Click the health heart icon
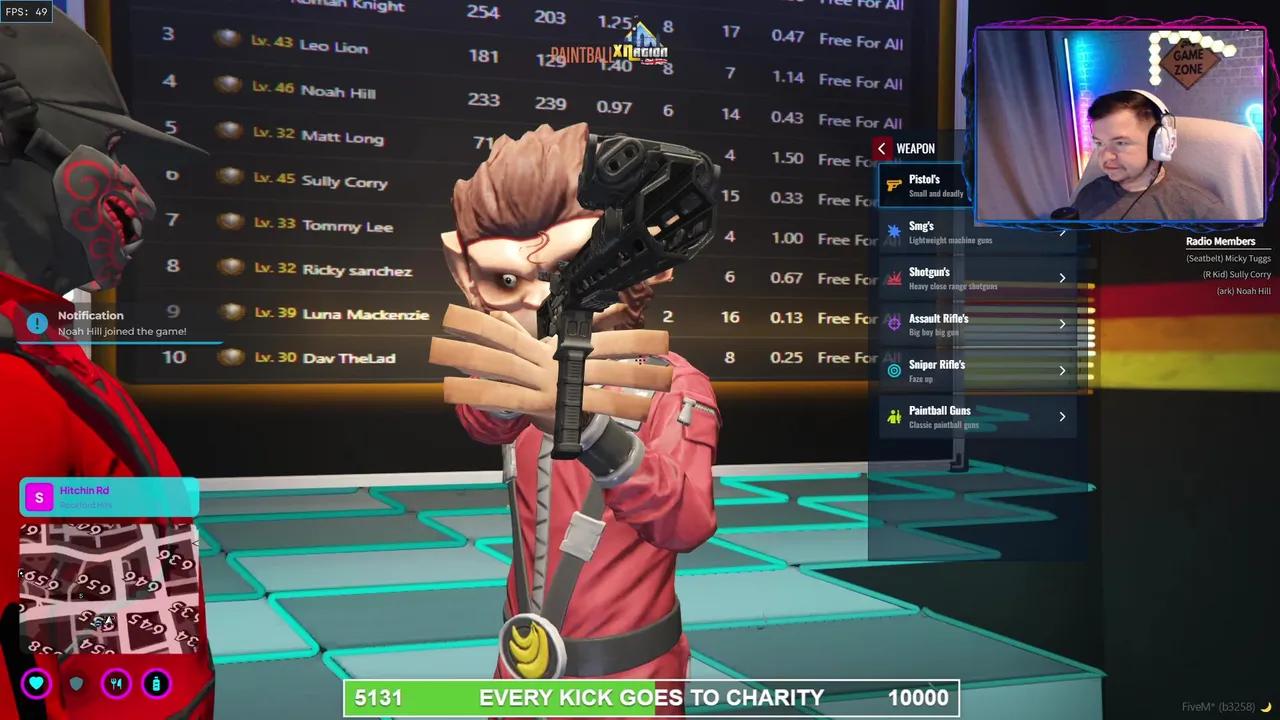 (36, 683)
